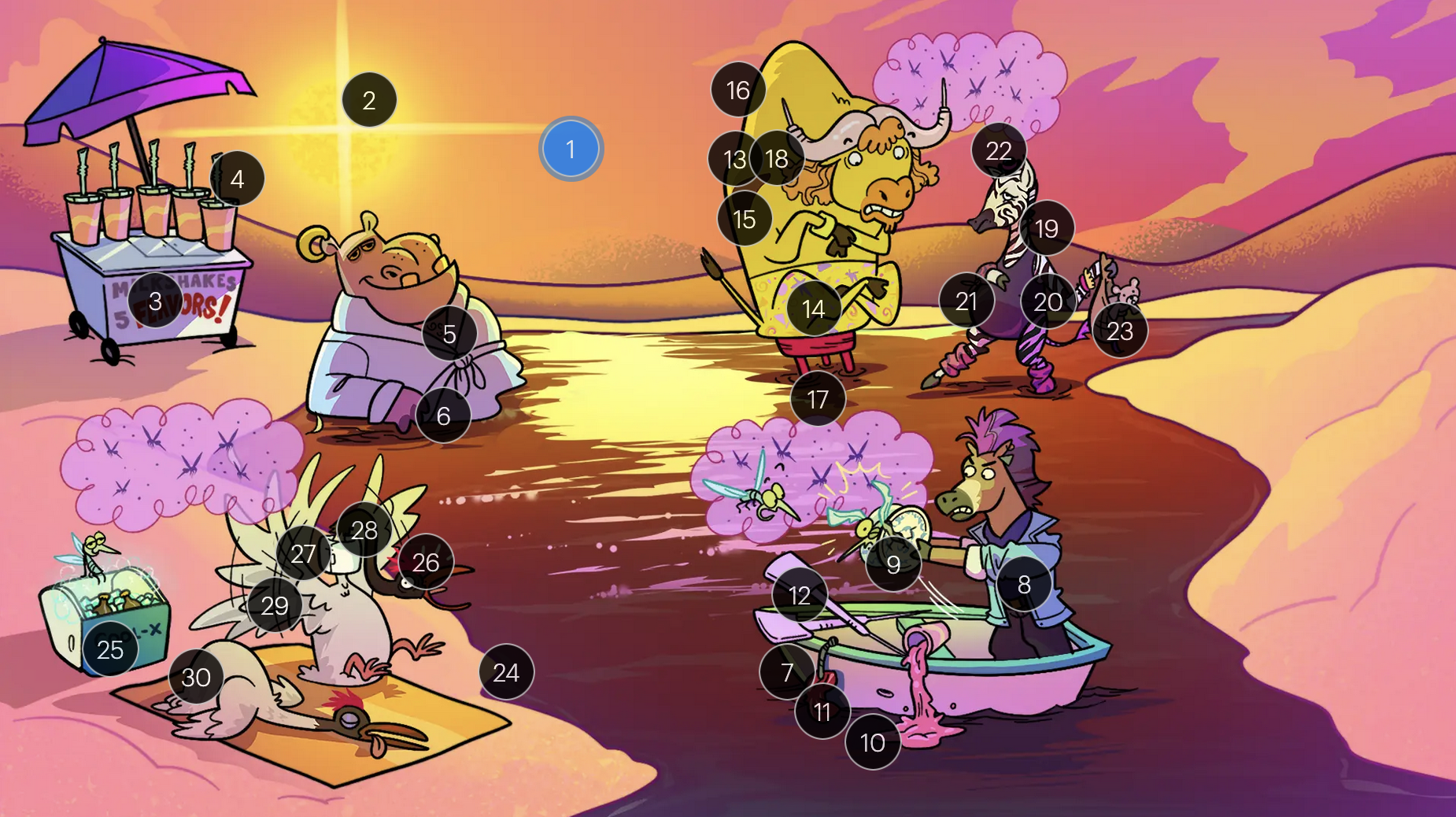Select marker 30 on the lying bird
The image size is (1456, 817).
click(x=196, y=677)
